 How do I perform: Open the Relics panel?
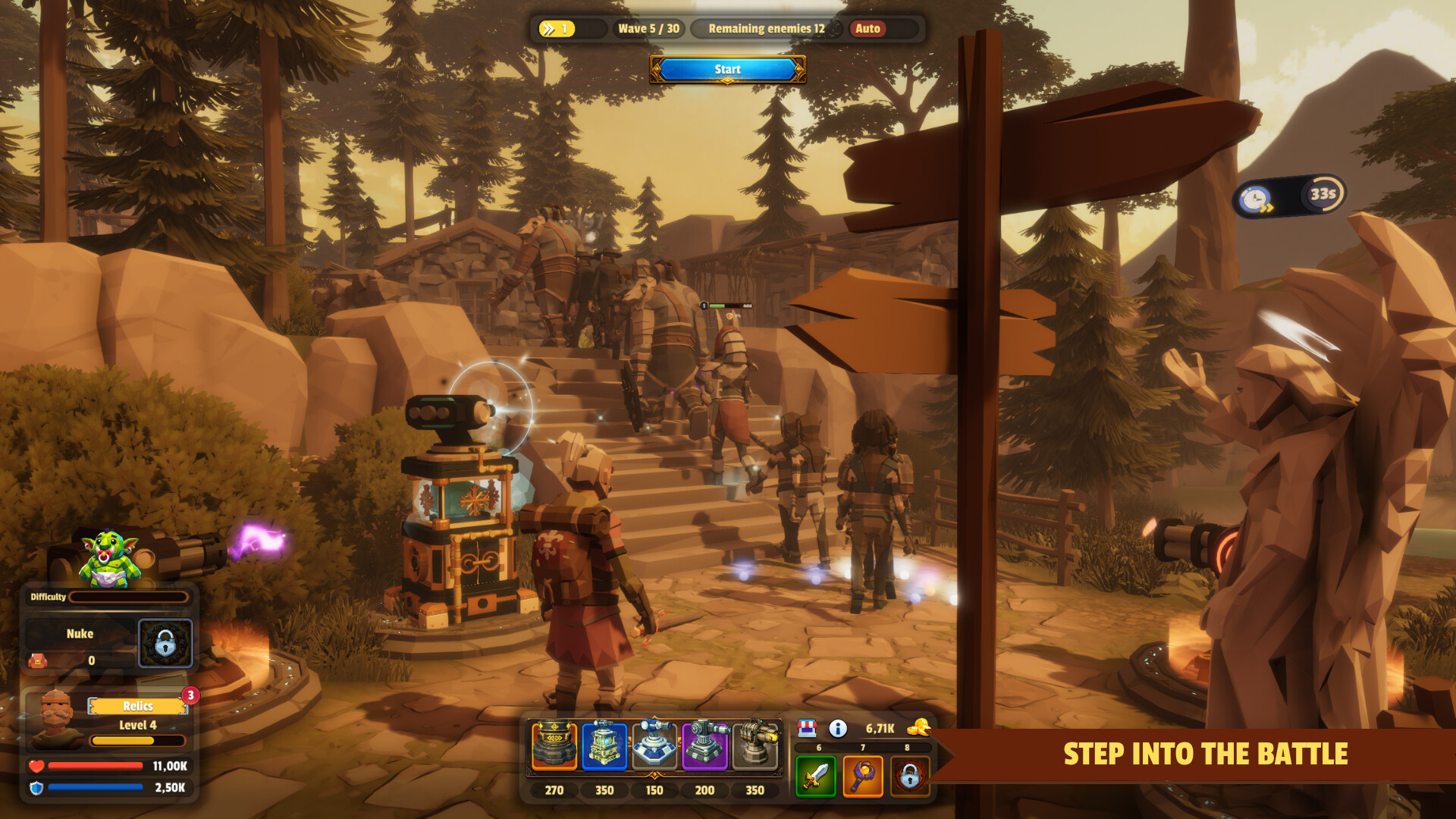(138, 706)
